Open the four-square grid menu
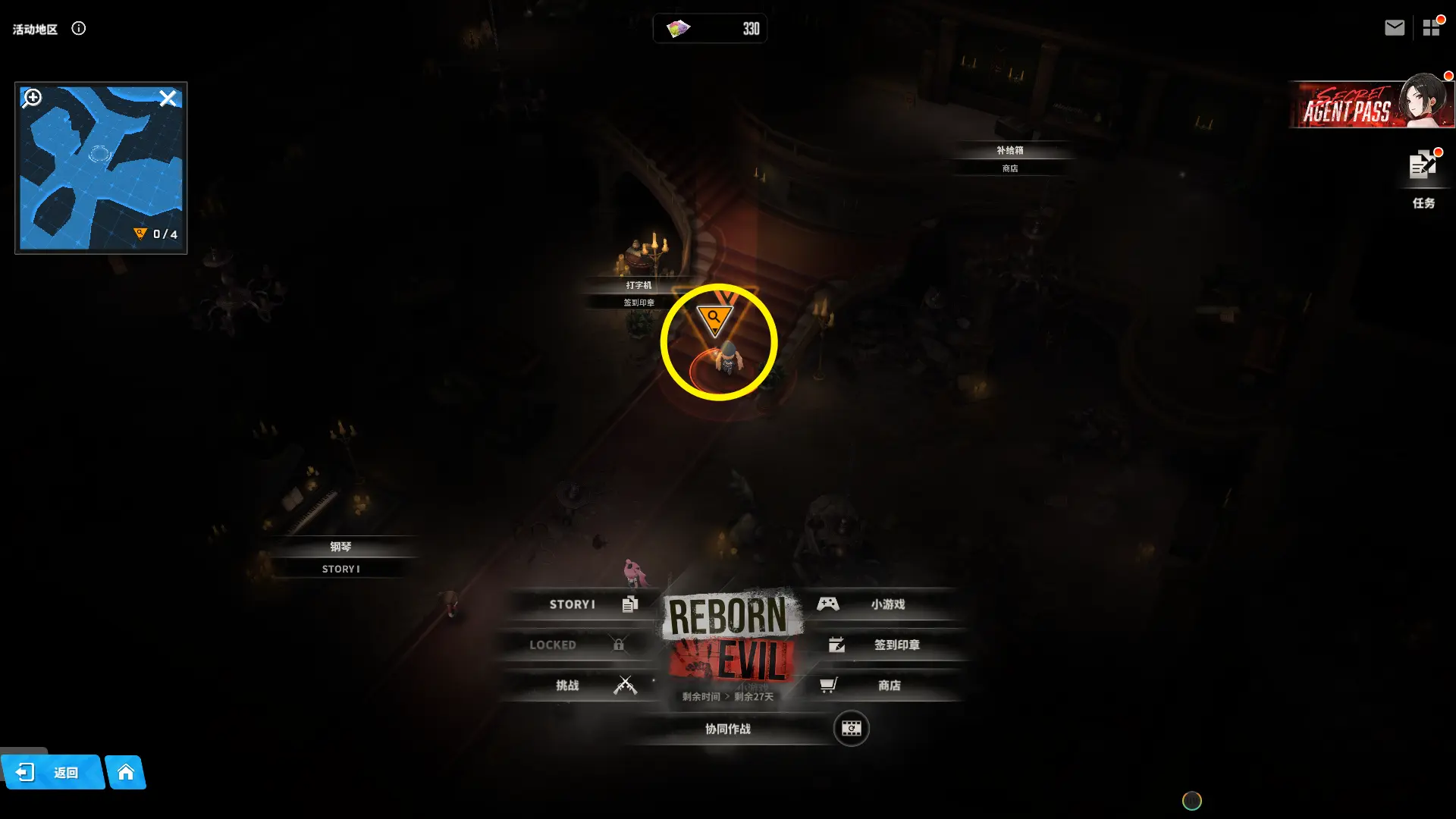The width and height of the screenshot is (1456, 819). tap(1431, 28)
